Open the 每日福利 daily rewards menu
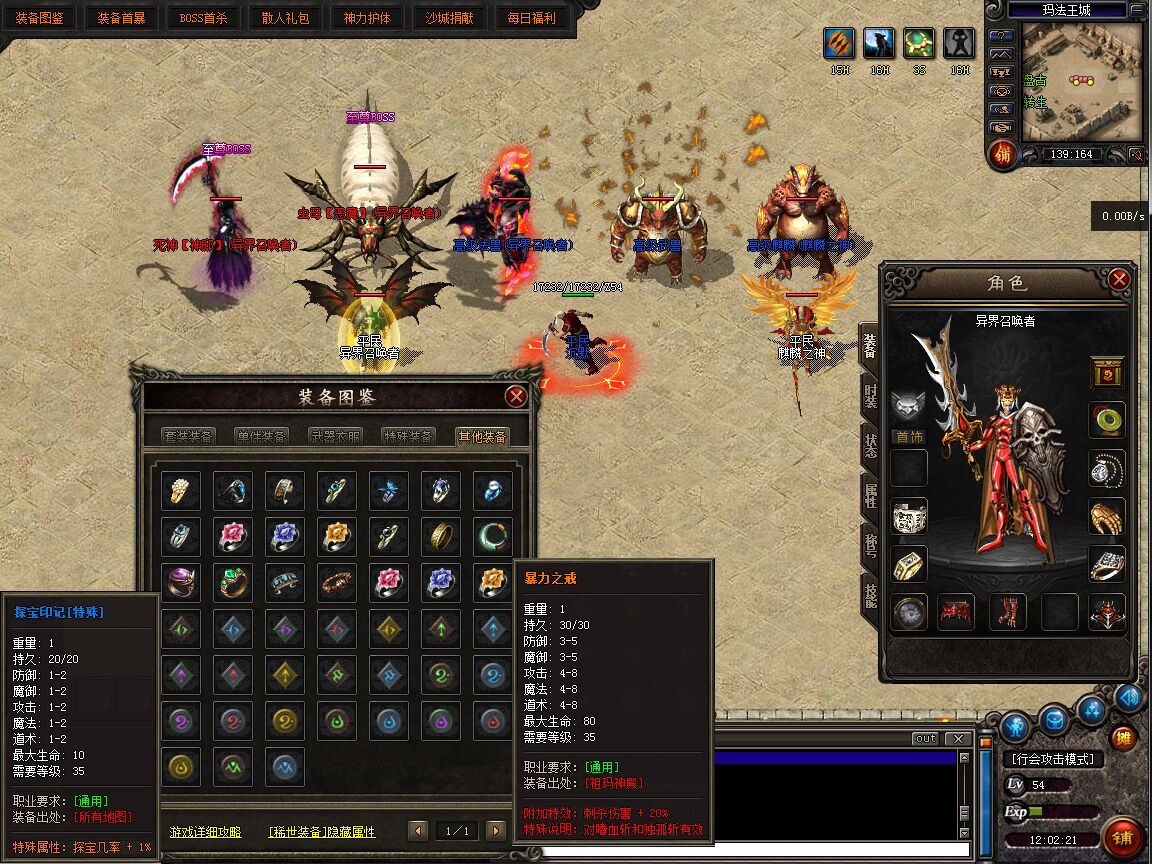Image resolution: width=1152 pixels, height=864 pixels. click(x=532, y=18)
